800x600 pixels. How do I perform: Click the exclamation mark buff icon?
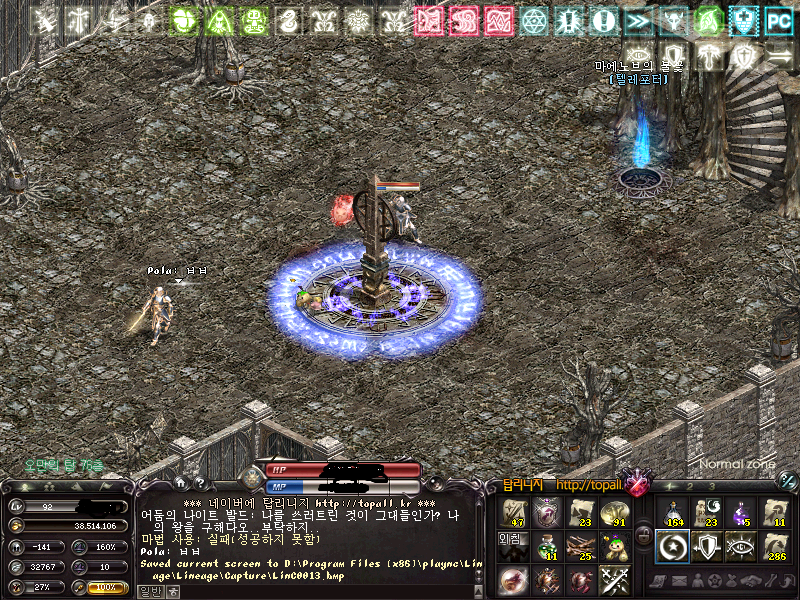tap(602, 18)
